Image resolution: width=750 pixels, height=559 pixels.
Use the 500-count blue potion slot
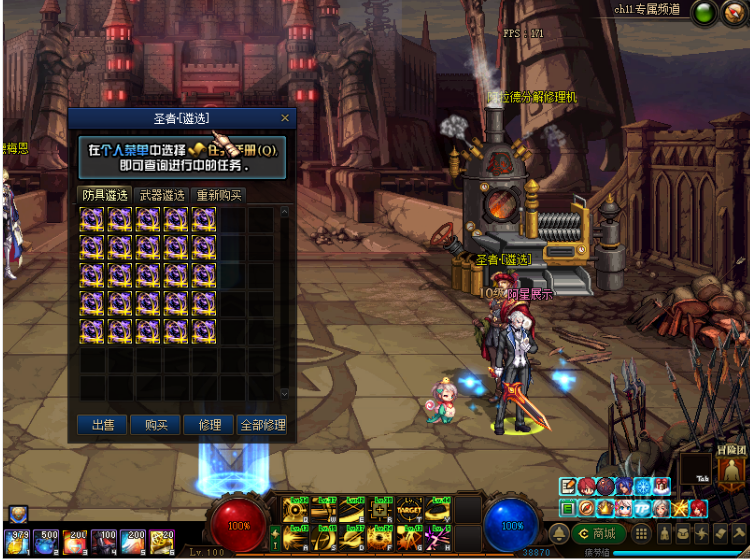[x=46, y=541]
